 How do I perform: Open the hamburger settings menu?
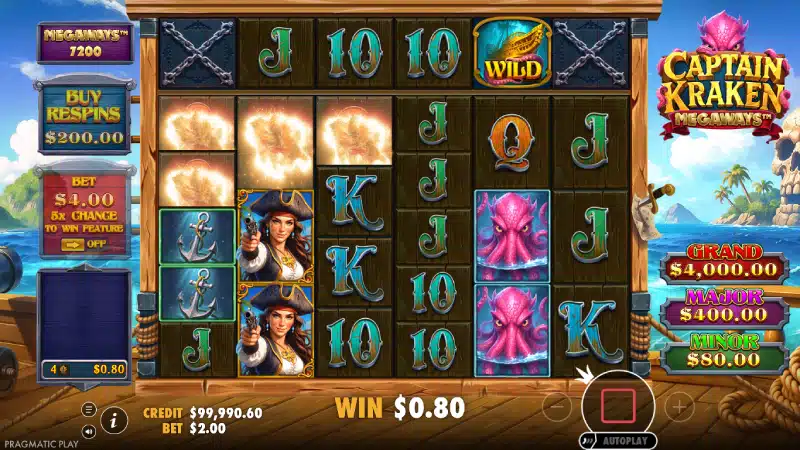tap(89, 409)
